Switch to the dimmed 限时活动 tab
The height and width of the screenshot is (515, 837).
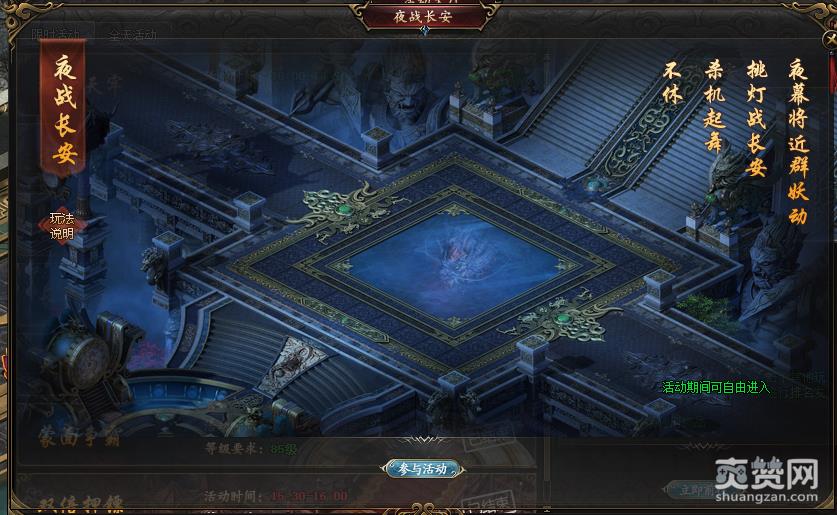[55, 33]
